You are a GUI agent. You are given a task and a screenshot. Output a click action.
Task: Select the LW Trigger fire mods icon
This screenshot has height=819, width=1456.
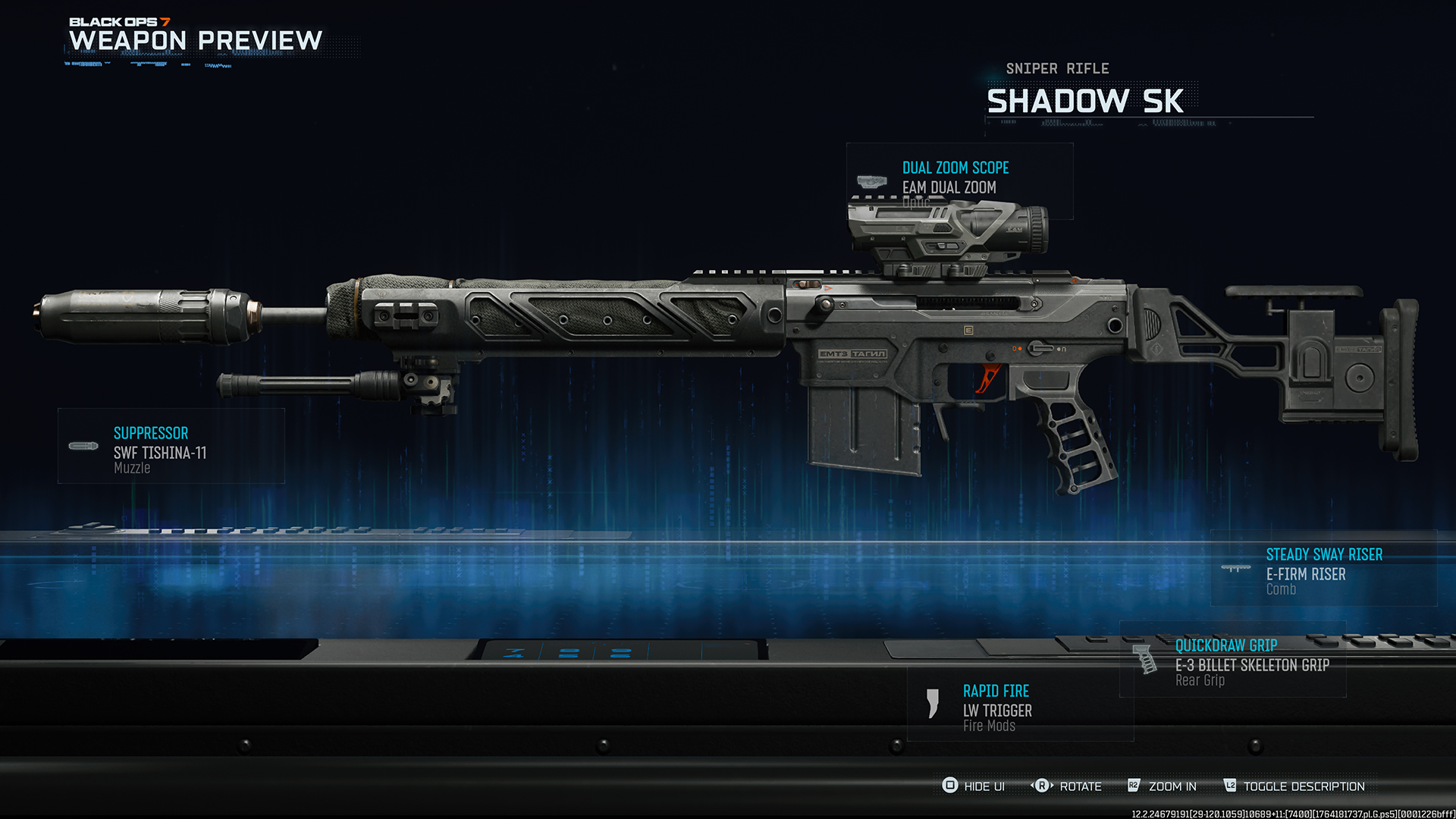pyautogui.click(x=931, y=703)
